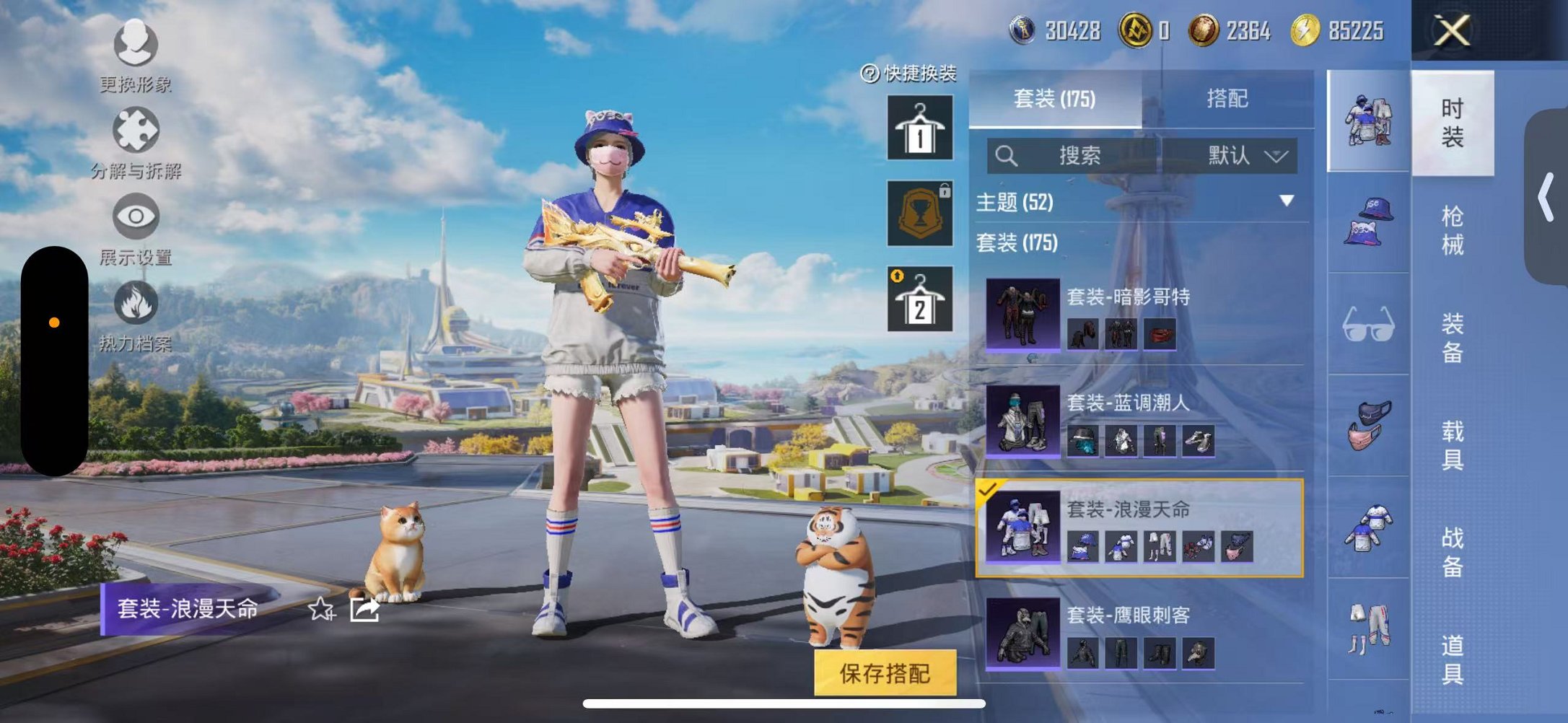
Task: Expand the 主题 (52) section
Action: 1286,201
